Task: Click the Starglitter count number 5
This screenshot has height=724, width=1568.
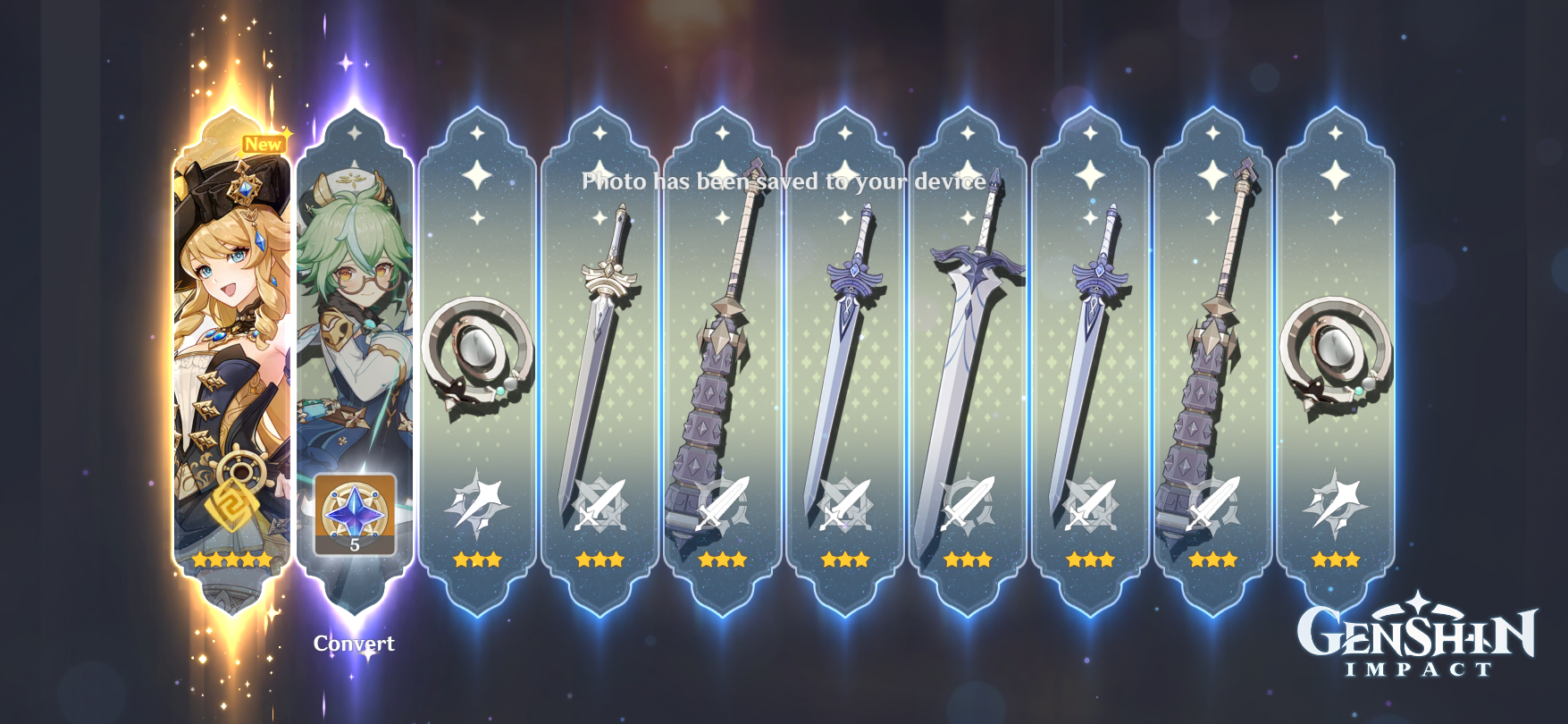Action: (x=354, y=546)
